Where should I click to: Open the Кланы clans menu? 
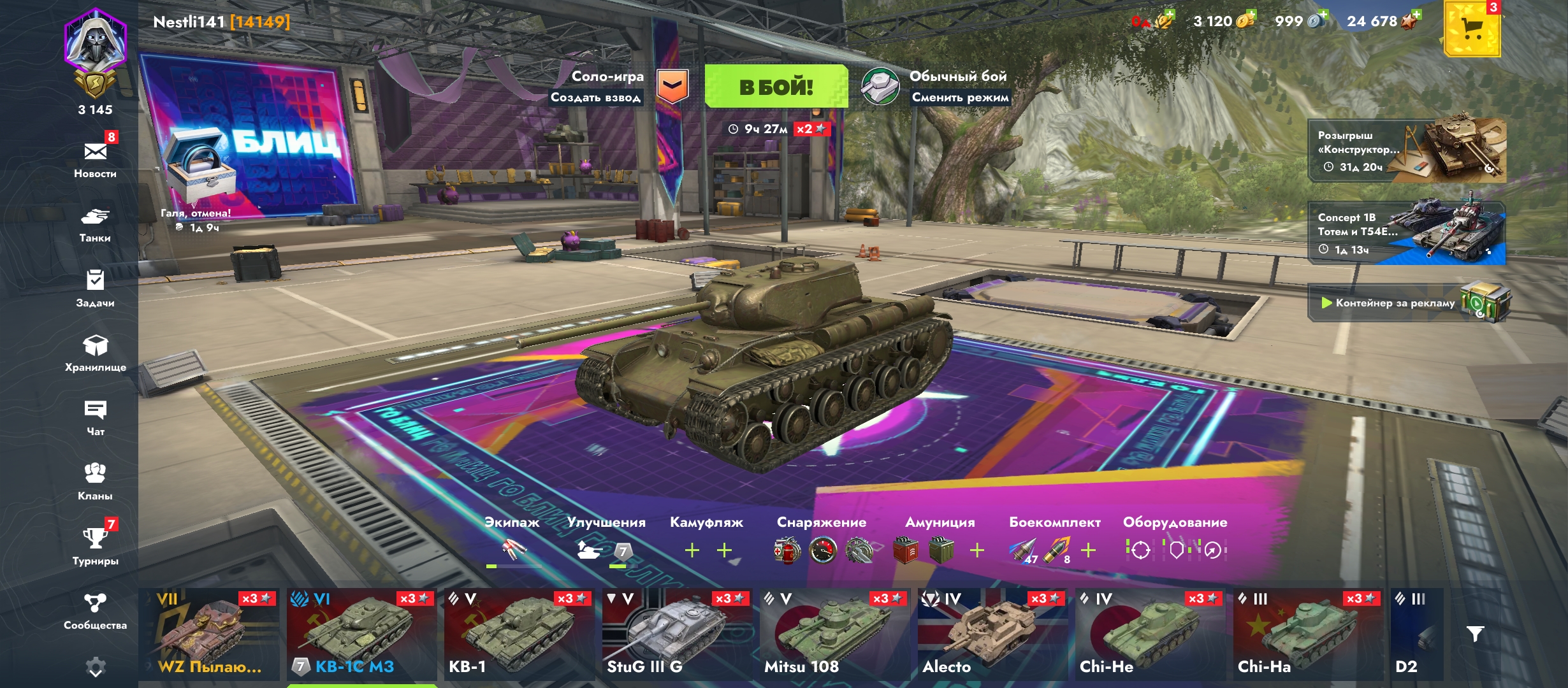coord(95,482)
